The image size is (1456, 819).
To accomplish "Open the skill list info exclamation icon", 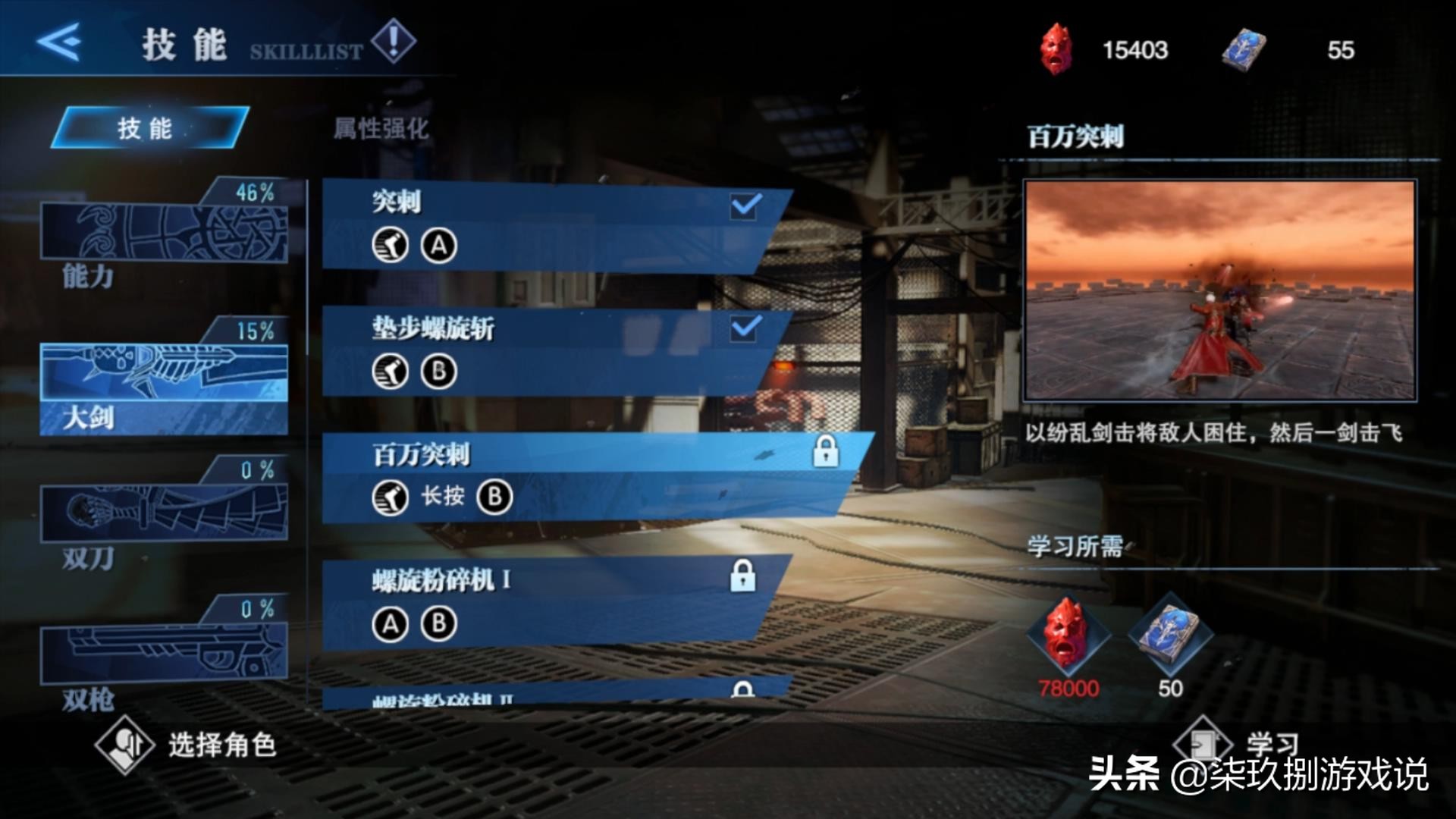I will [x=393, y=41].
